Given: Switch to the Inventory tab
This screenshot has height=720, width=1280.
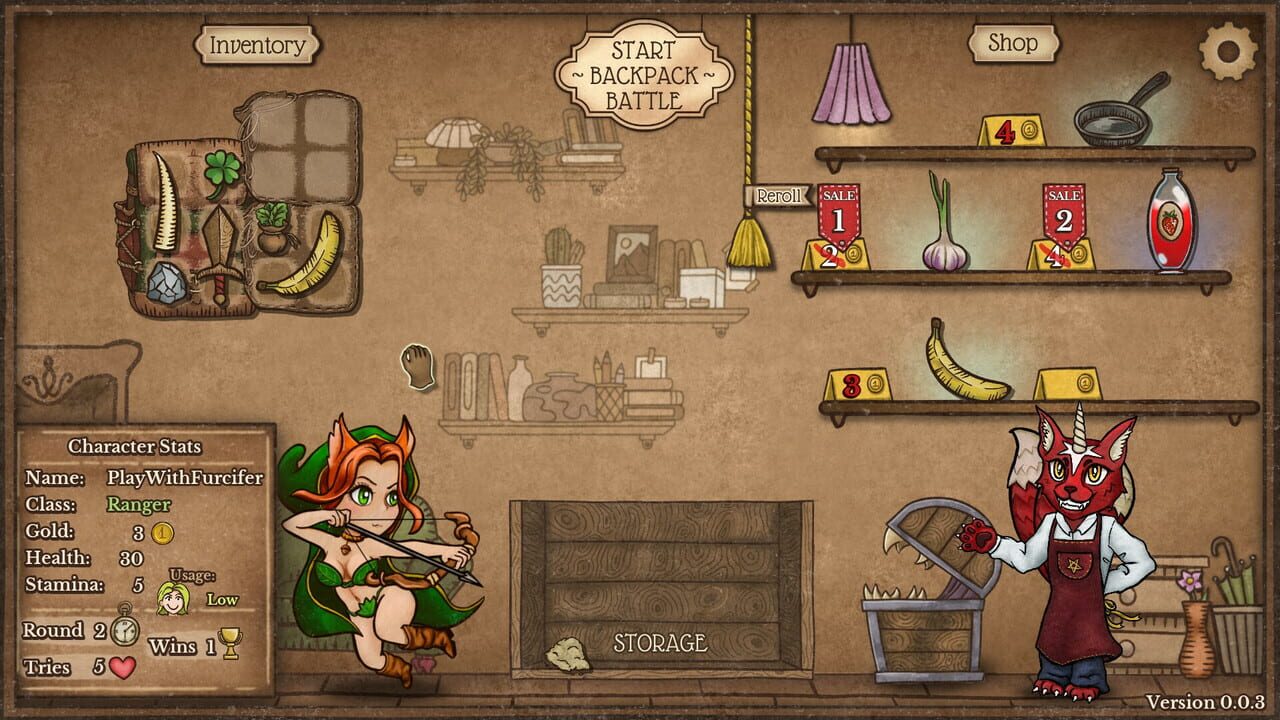Looking at the screenshot, I should tap(257, 44).
